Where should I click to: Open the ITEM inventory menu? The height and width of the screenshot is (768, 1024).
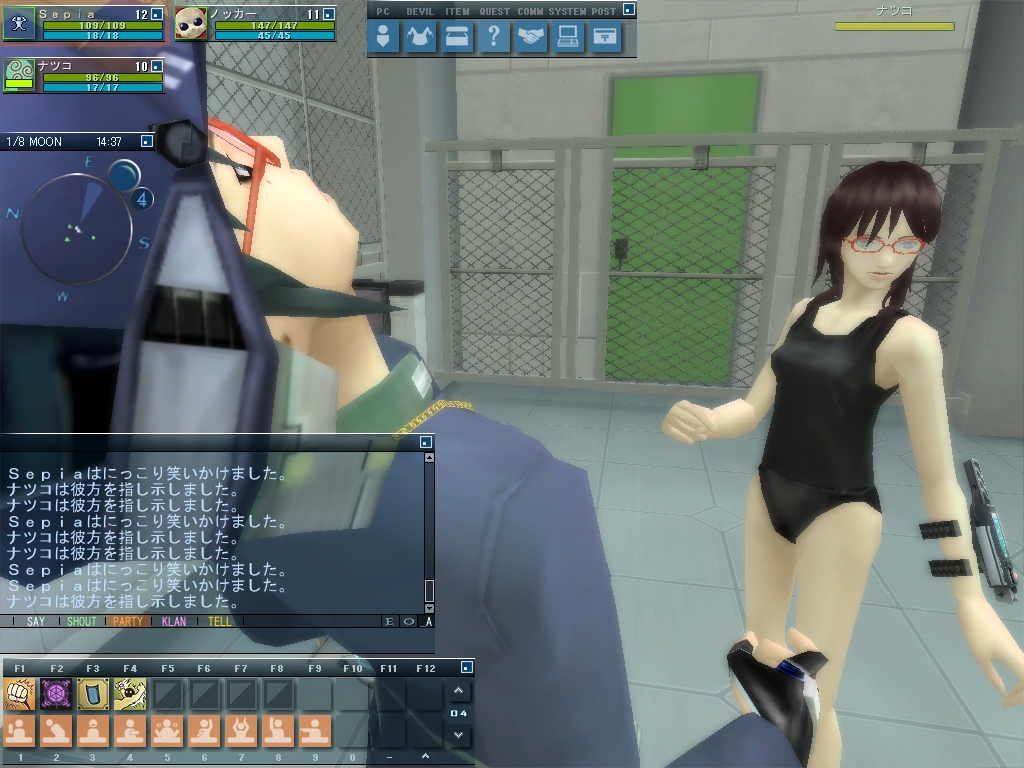pos(457,38)
